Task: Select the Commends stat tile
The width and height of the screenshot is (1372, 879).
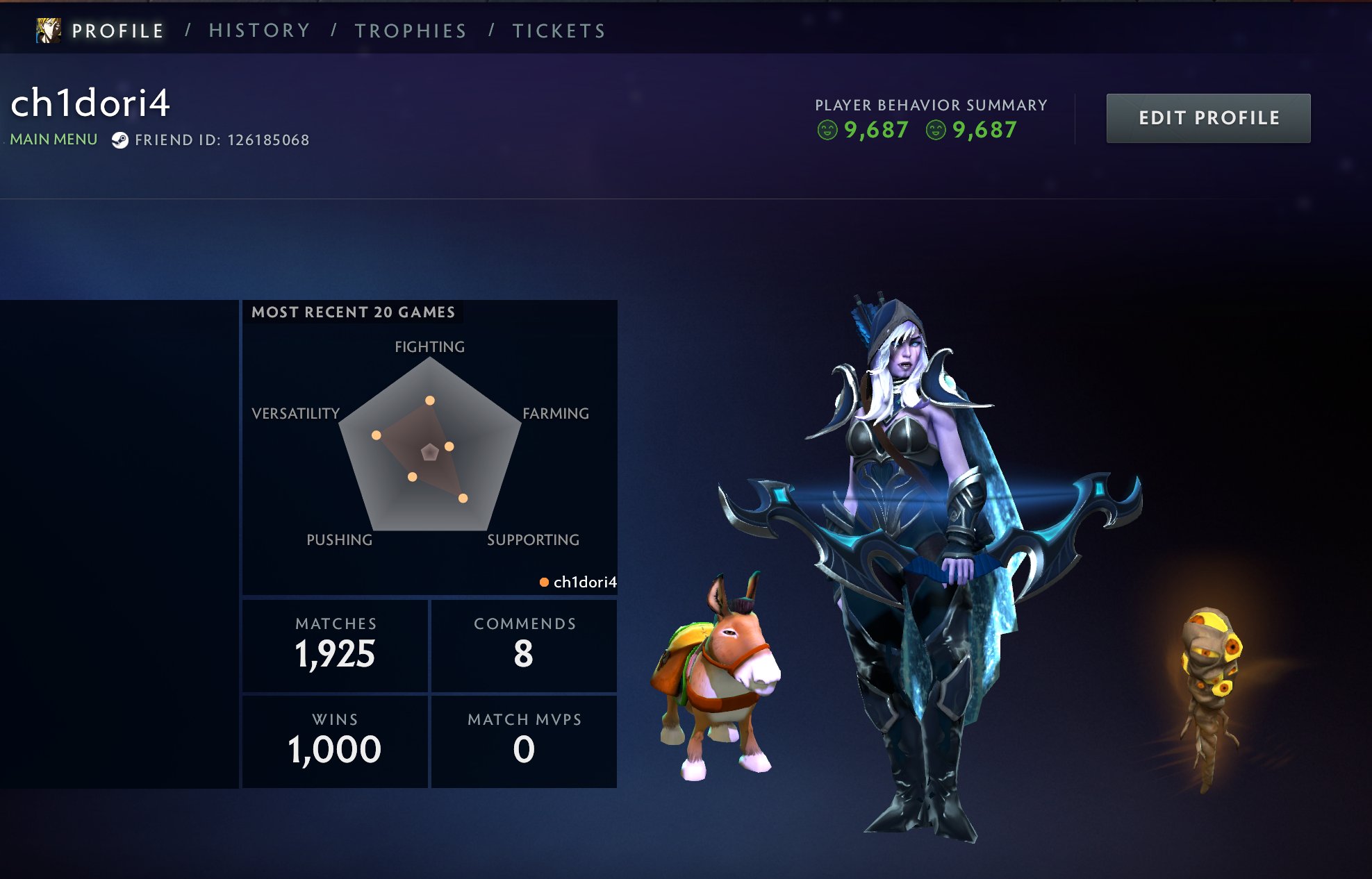Action: (x=524, y=646)
